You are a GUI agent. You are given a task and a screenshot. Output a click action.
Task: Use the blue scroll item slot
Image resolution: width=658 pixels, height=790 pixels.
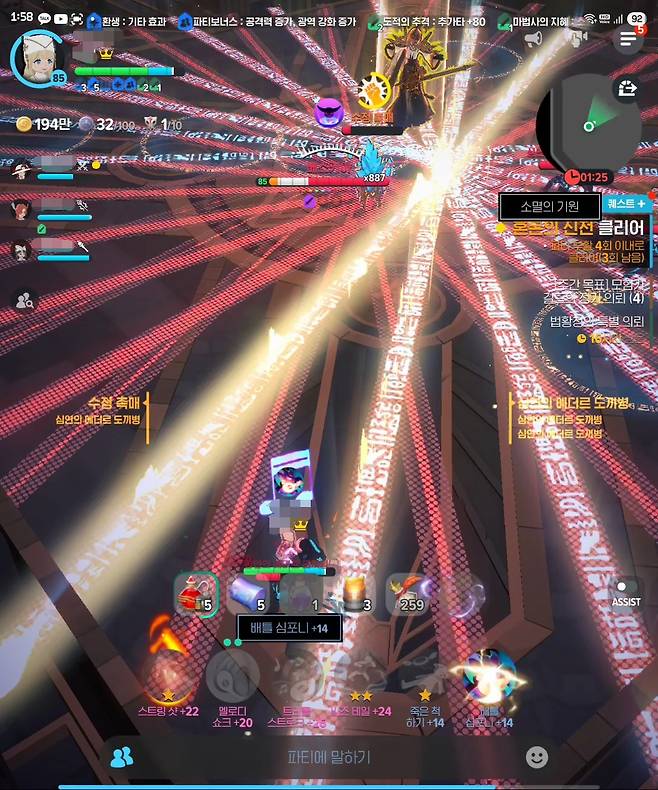pos(248,594)
